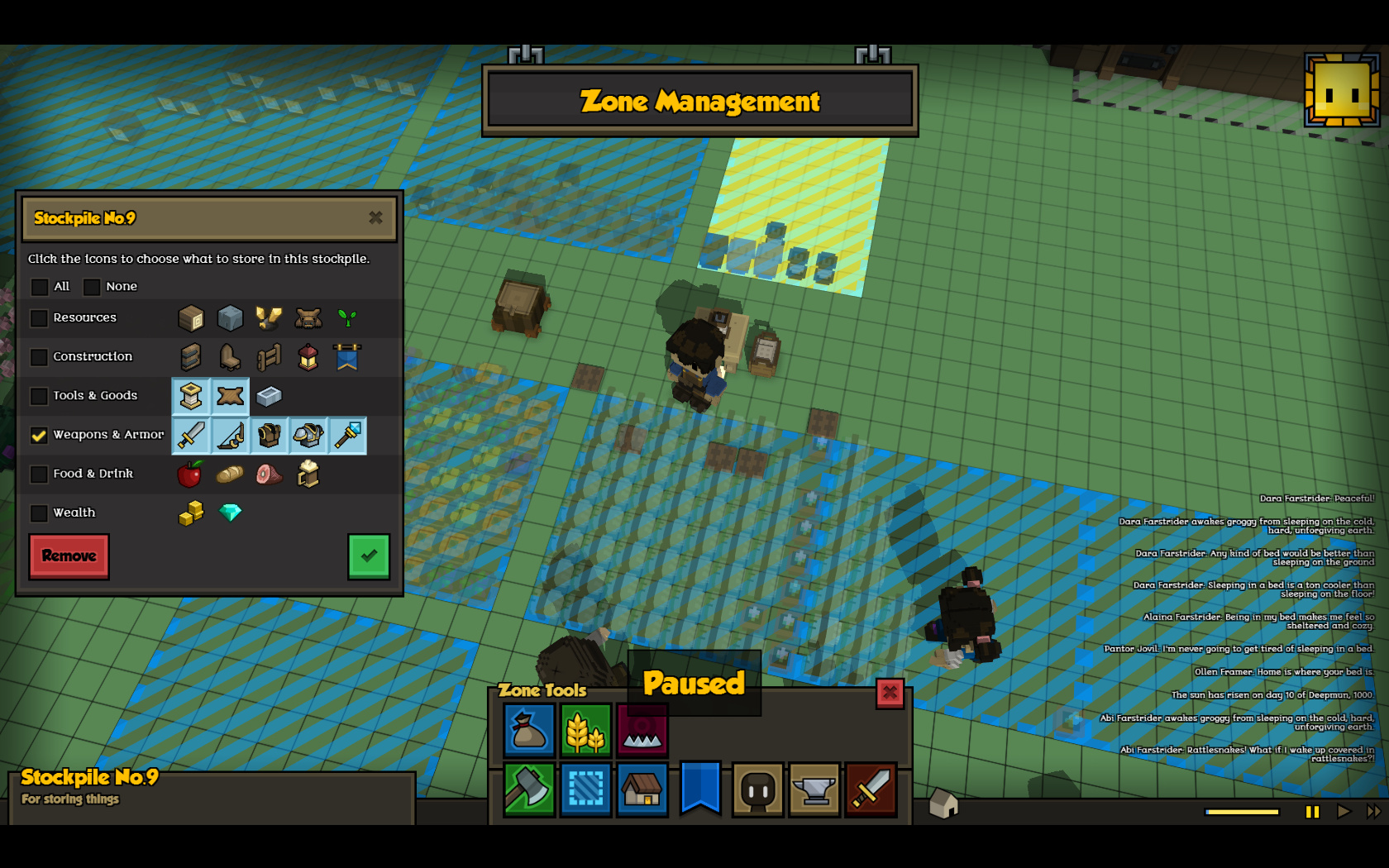Set game to fast-forward speed
1389x868 pixels.
tap(1373, 812)
